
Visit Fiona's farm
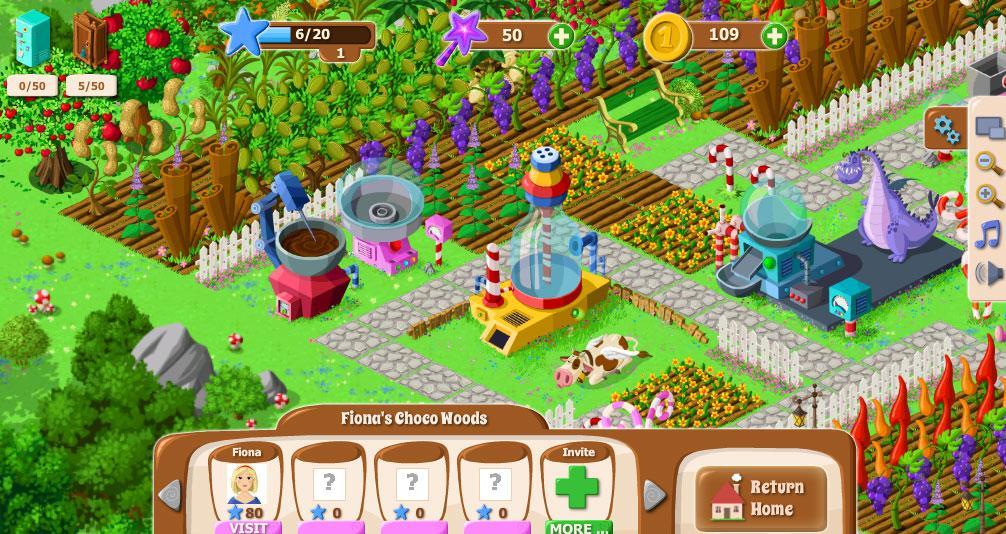pos(247,527)
